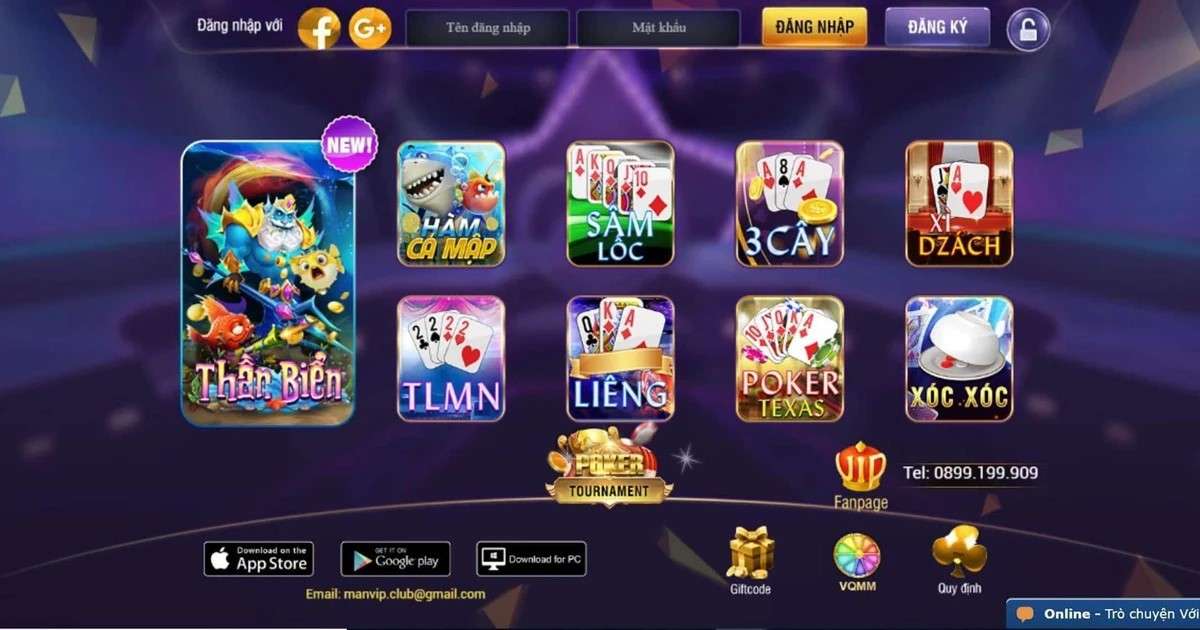Viewport: 1200px width, 630px height.
Task: Select the Mật khẩu password field
Action: [x=659, y=28]
